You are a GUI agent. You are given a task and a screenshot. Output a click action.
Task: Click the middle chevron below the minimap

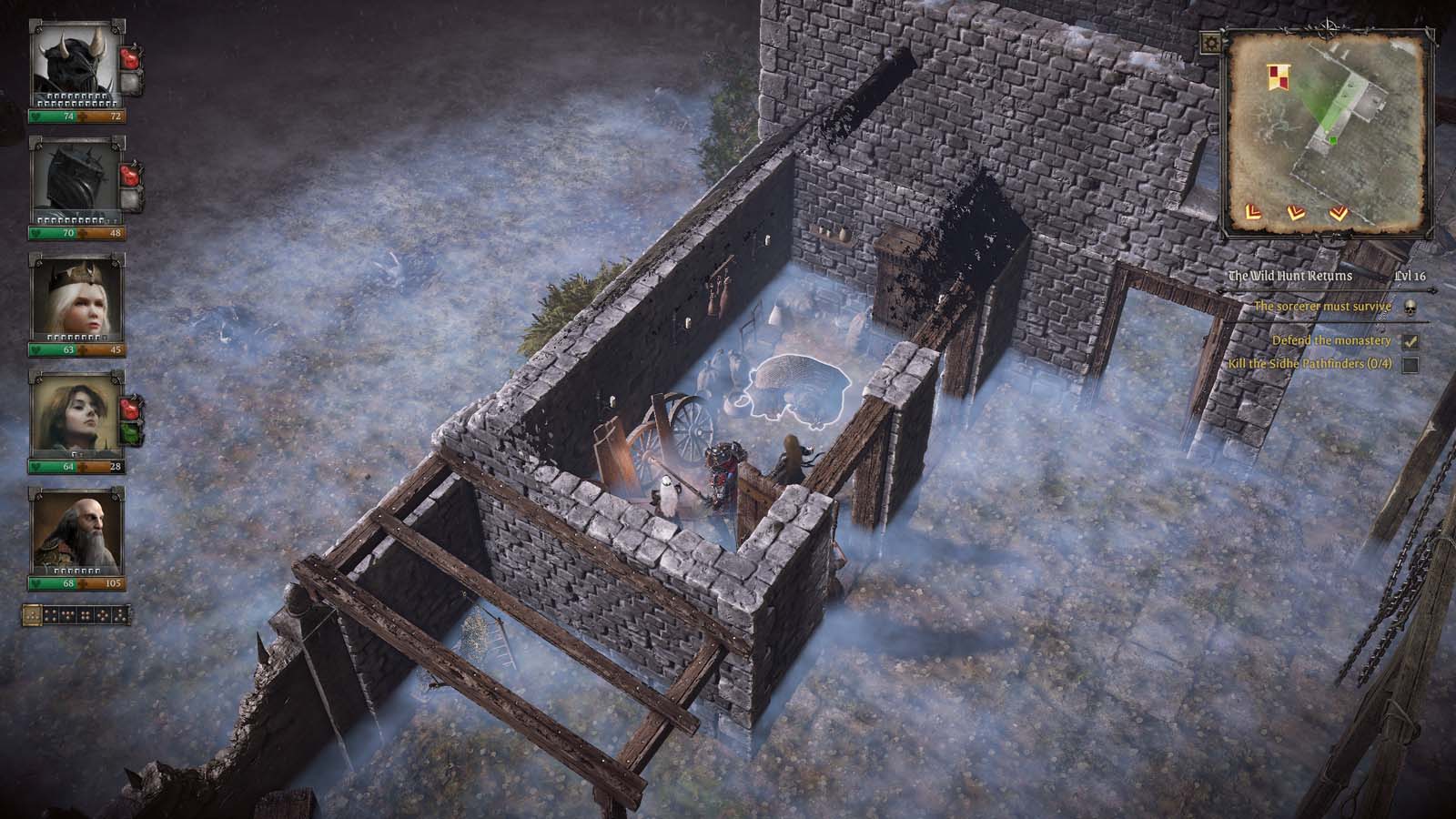click(x=1295, y=213)
